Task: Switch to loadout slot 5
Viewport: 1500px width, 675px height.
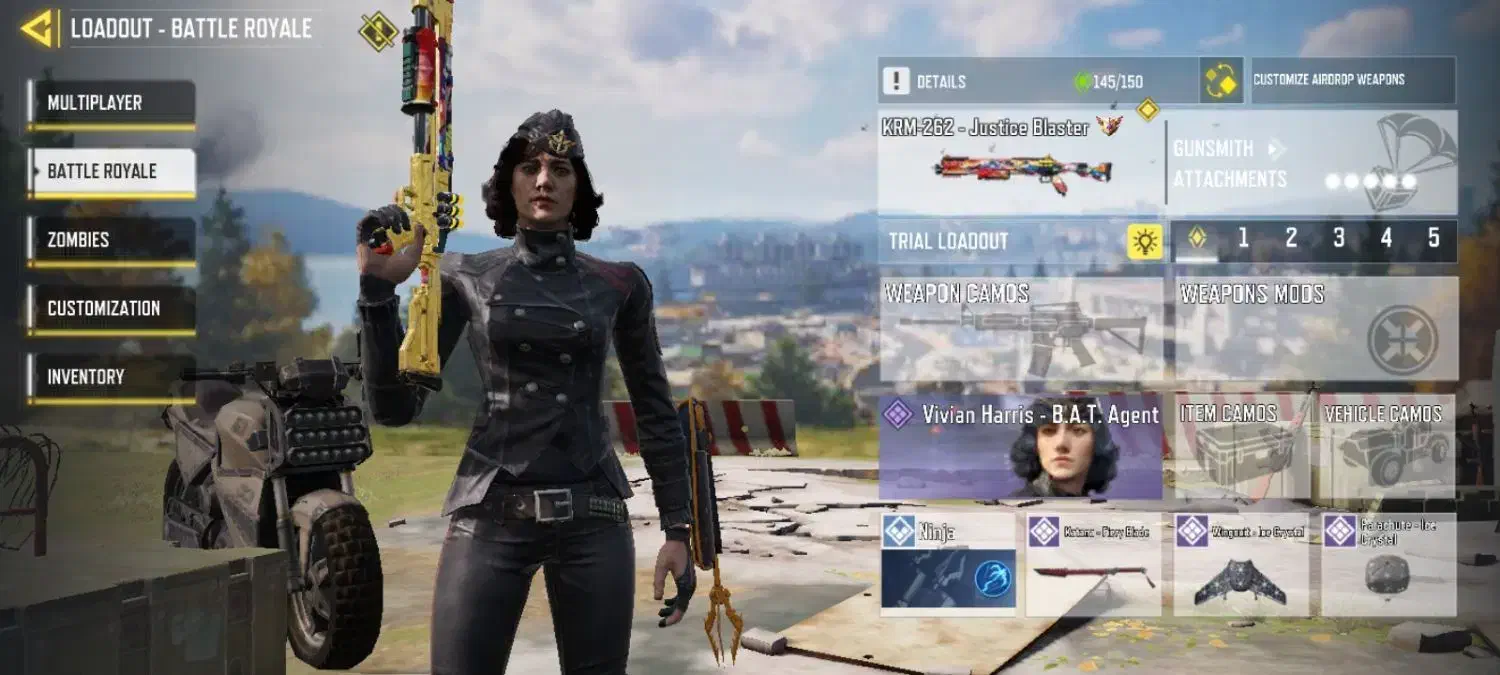Action: (x=1433, y=239)
